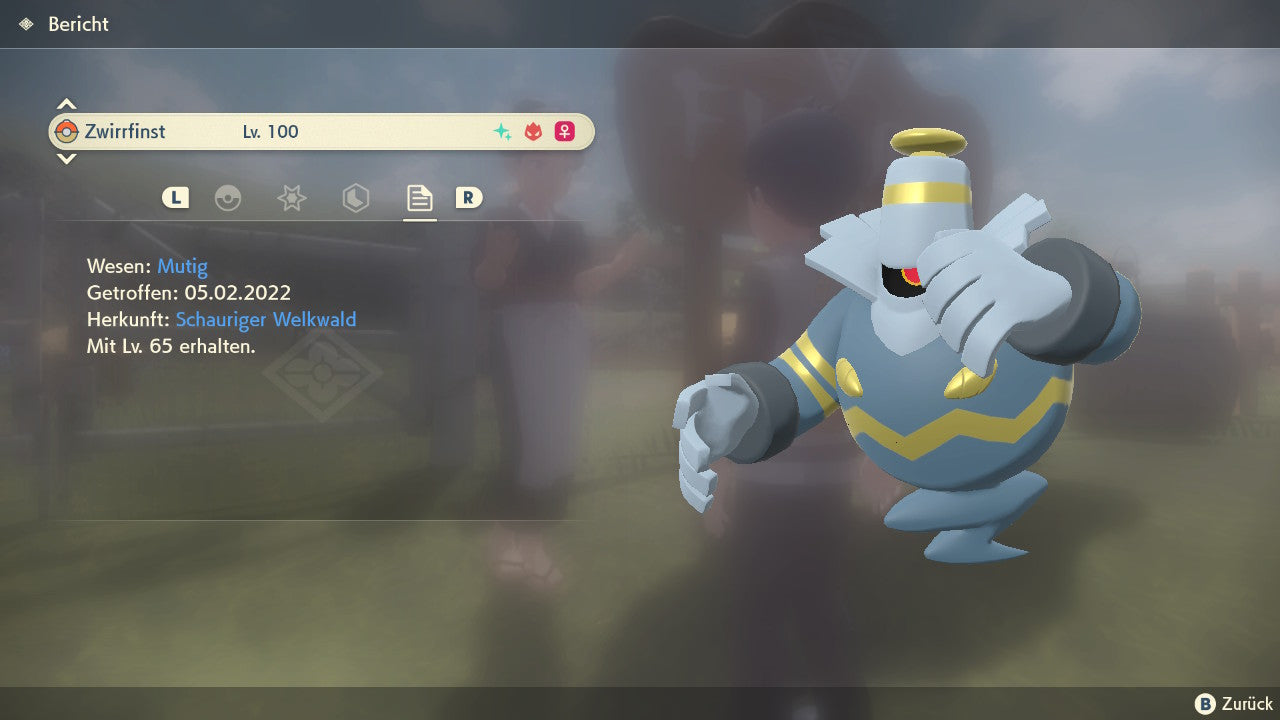
Task: Click the up arrow above Zwirrfinst
Action: pos(66,104)
